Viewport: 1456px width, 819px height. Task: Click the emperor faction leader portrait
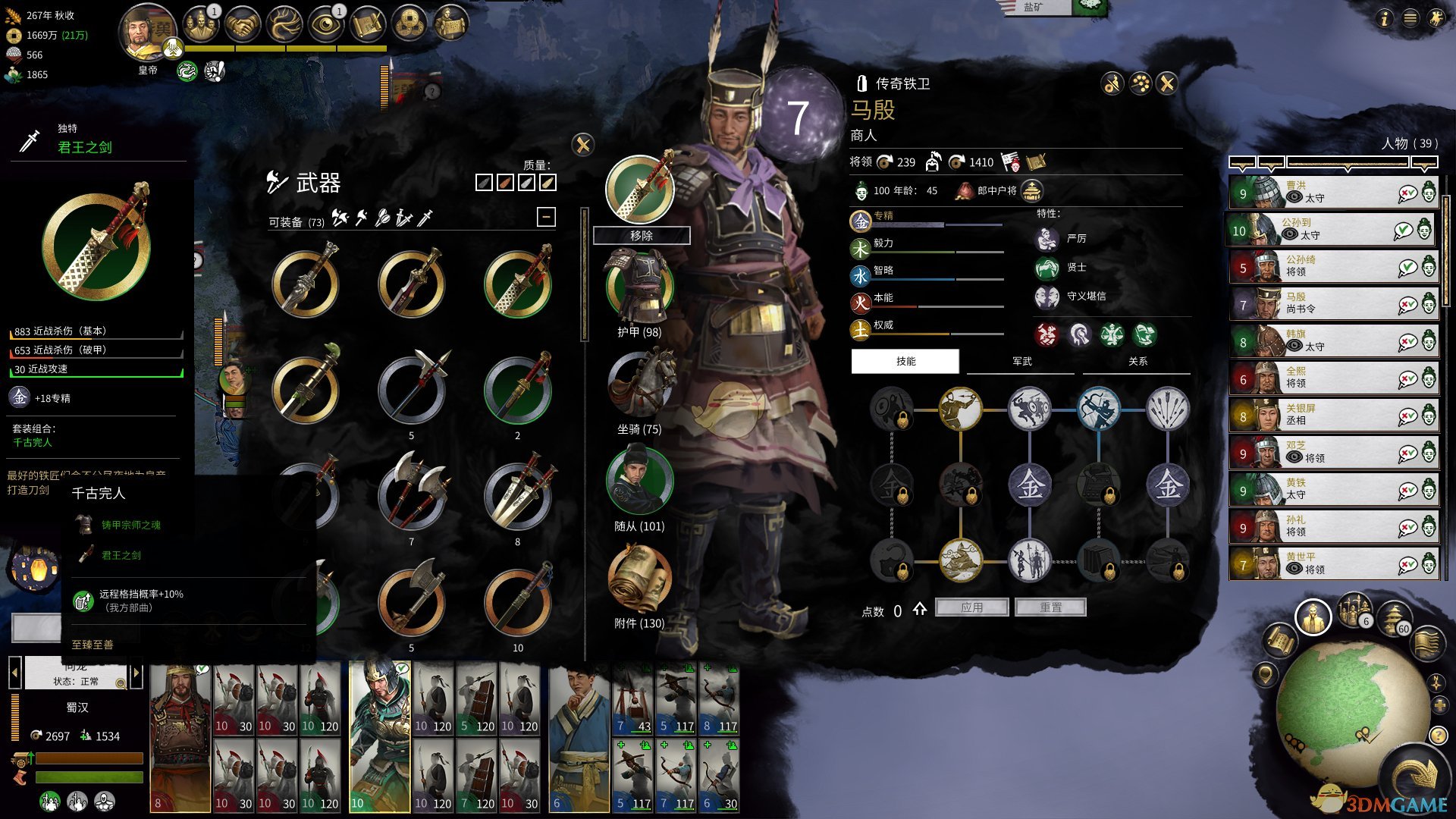(147, 34)
